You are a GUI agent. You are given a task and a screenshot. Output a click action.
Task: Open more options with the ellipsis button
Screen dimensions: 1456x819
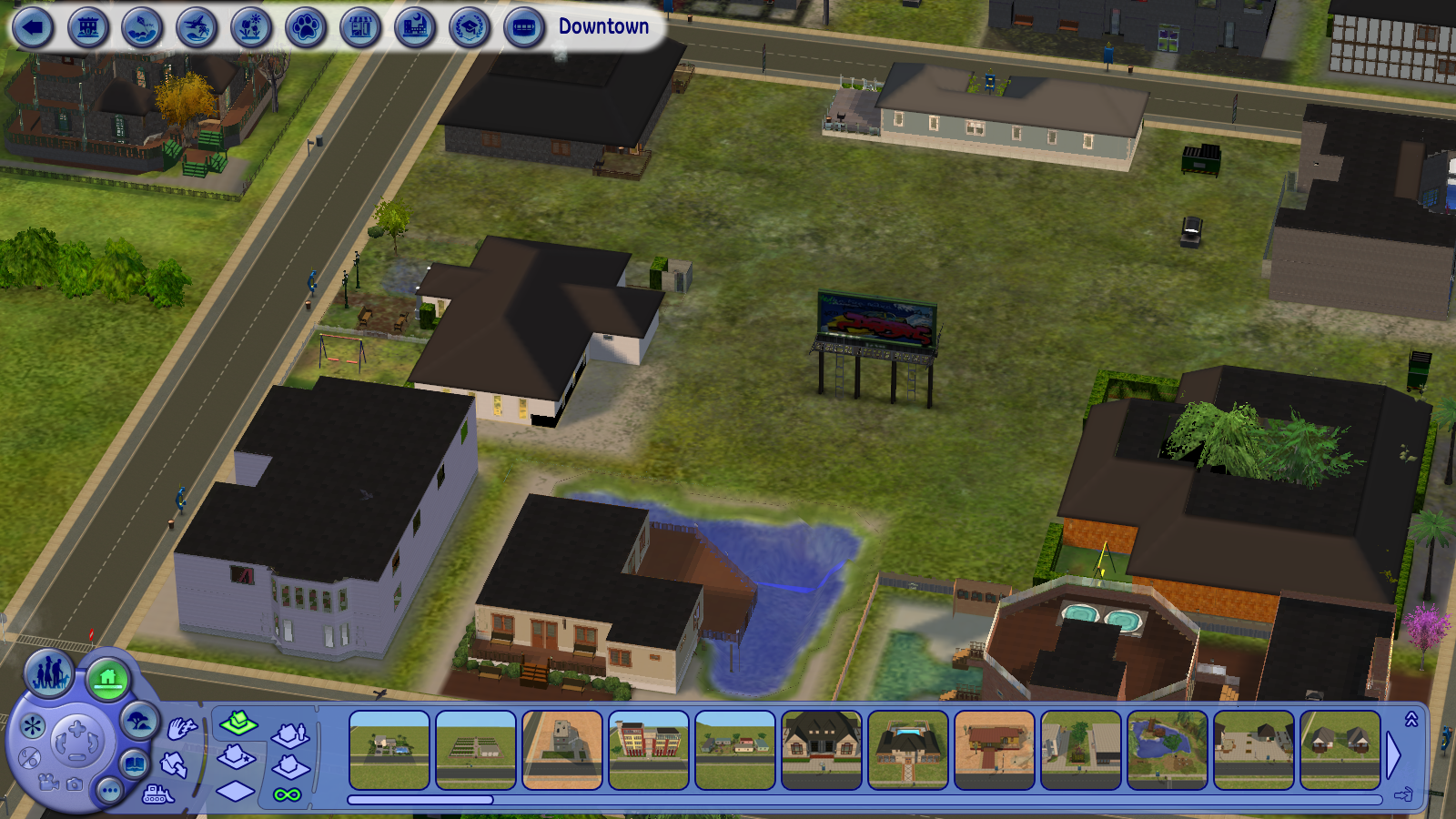click(111, 791)
